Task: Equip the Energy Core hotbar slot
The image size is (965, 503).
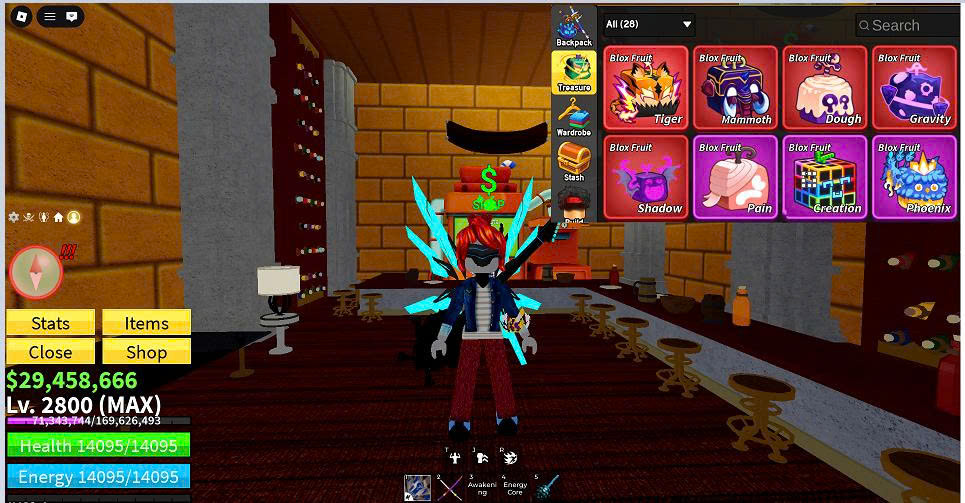Action: tap(514, 487)
